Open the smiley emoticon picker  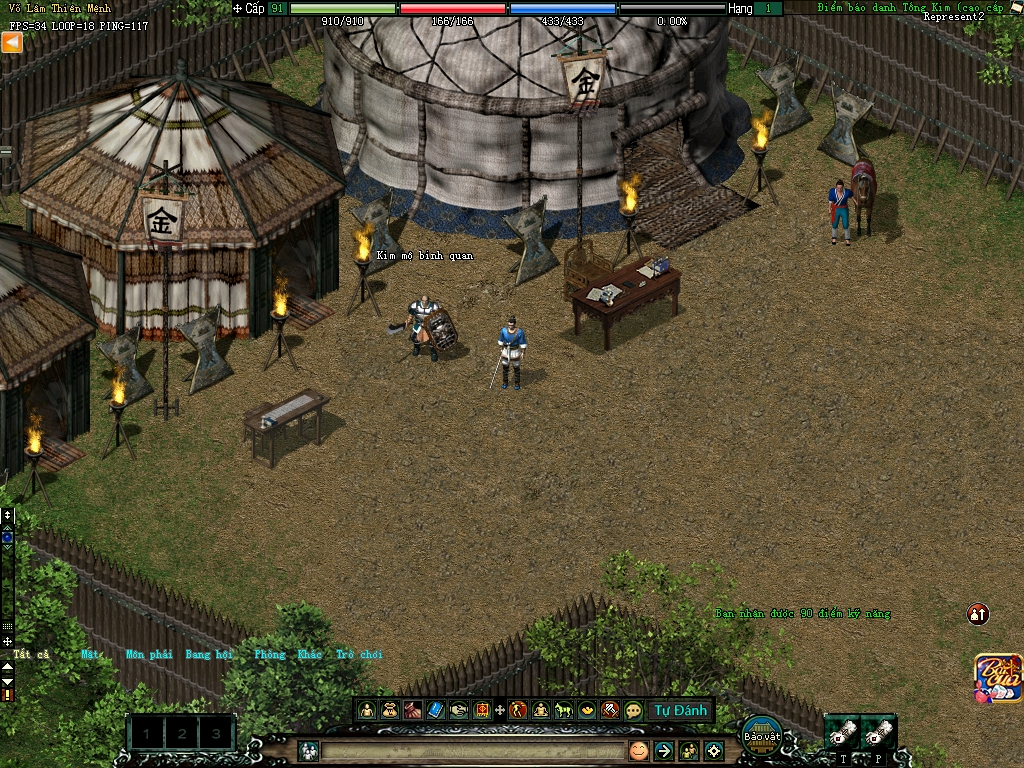tap(638, 750)
